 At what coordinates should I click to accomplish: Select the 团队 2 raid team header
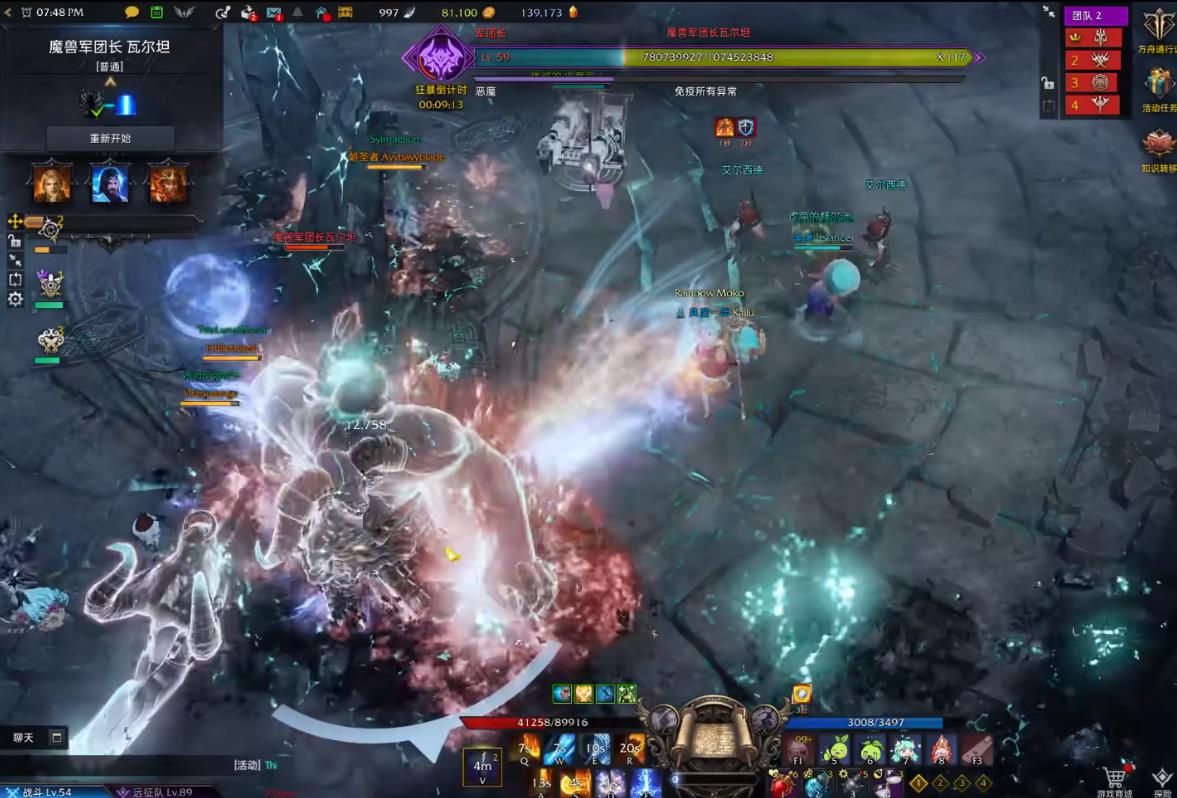click(x=1094, y=15)
